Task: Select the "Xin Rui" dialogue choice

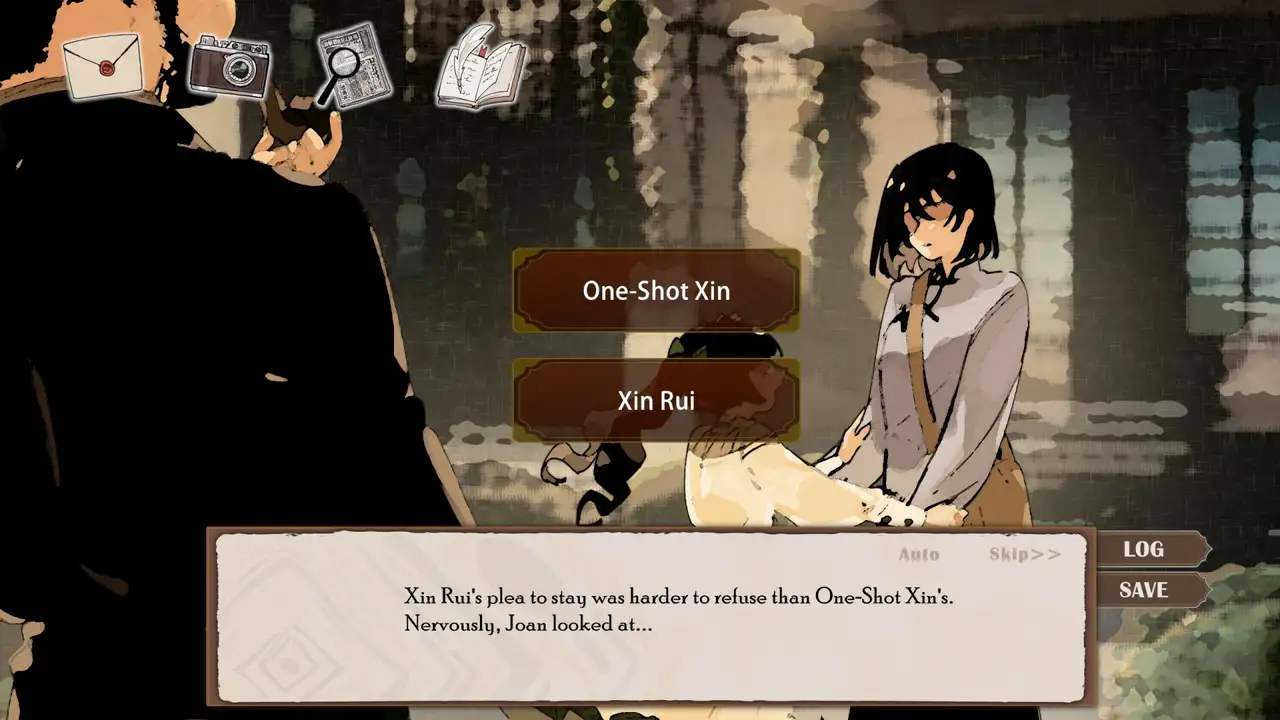Action: [x=656, y=401]
